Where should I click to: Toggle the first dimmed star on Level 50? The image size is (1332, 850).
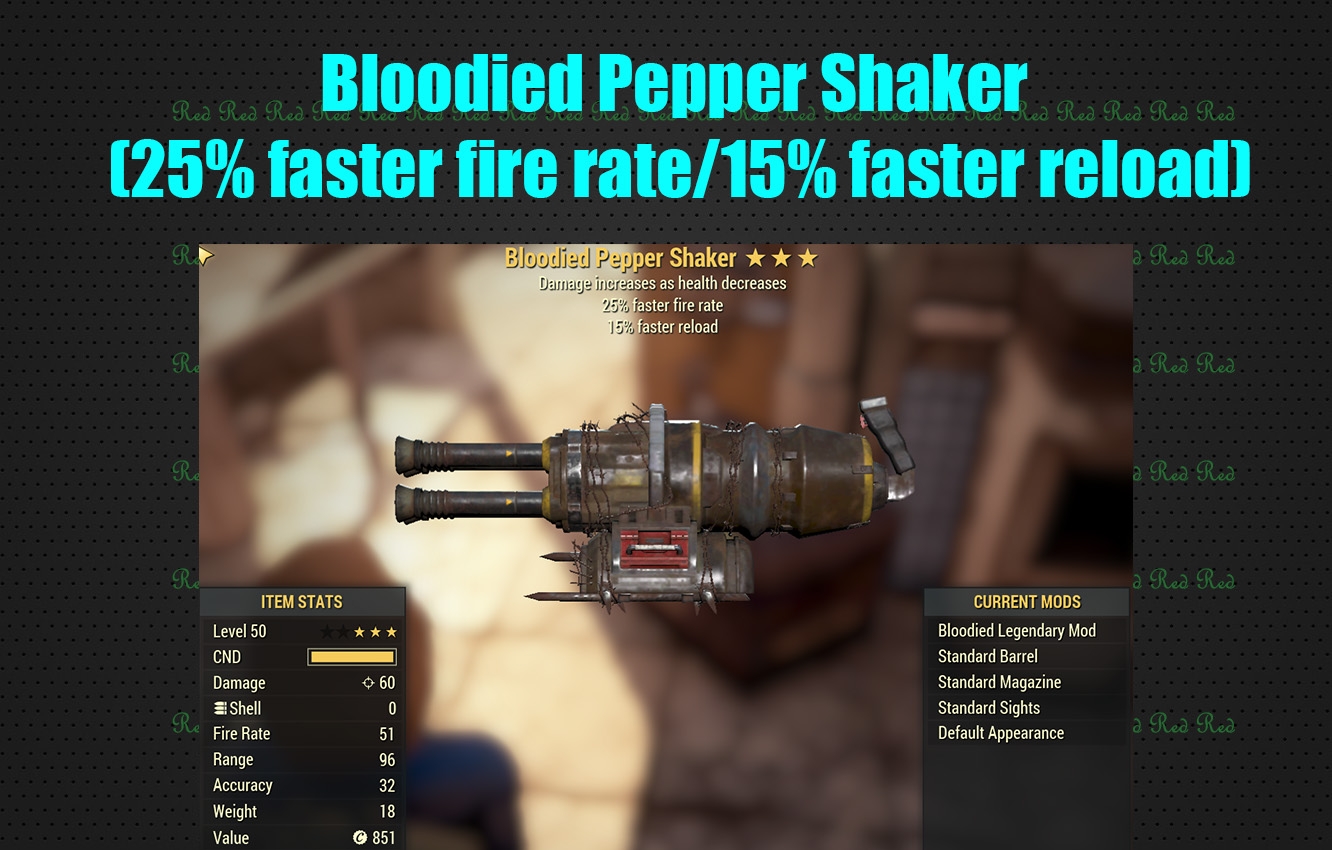(325, 631)
